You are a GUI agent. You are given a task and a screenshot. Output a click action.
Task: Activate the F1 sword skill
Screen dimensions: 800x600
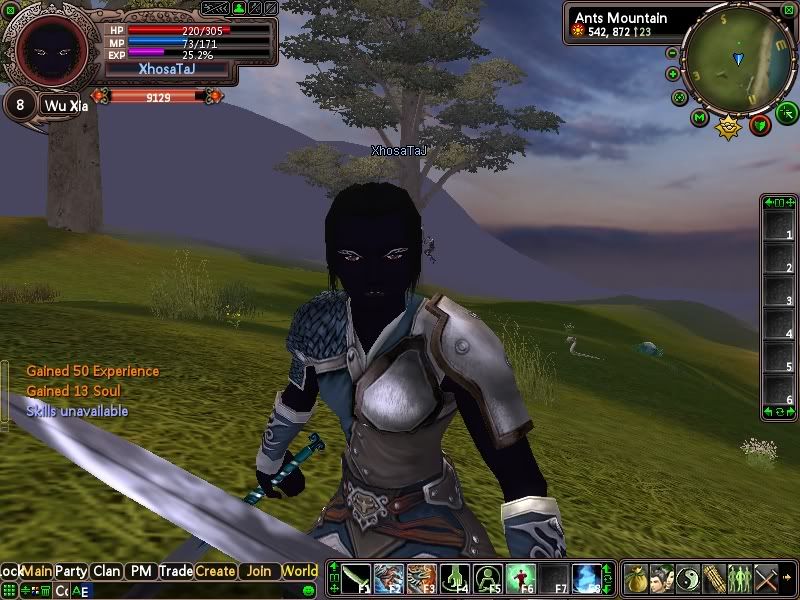357,578
